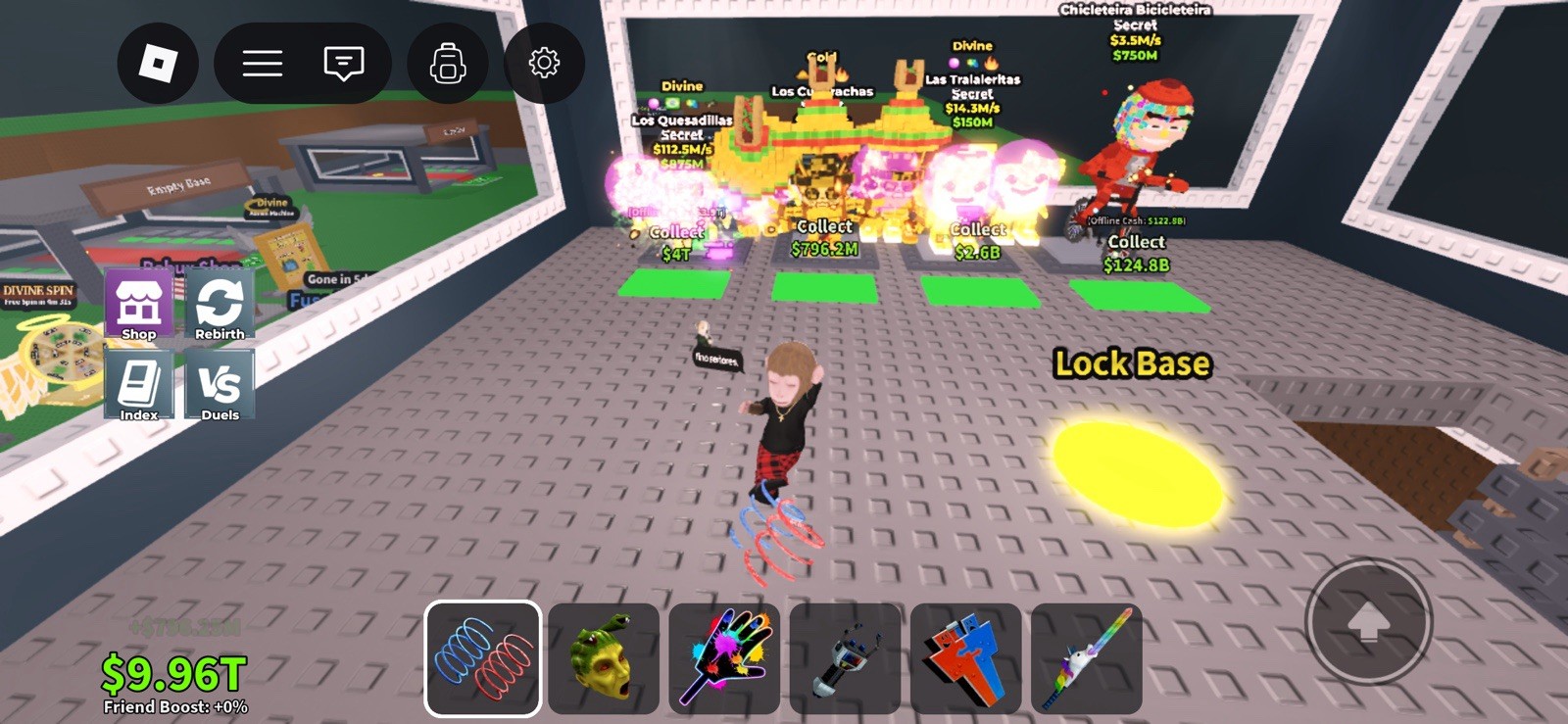Equip the microphone item
1568x724 pixels.
point(846,658)
